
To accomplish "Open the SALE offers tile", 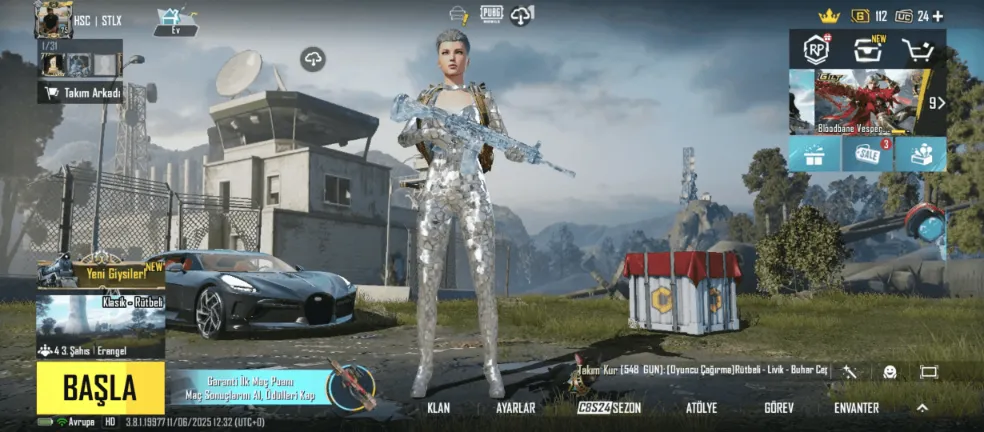I will pos(867,154).
